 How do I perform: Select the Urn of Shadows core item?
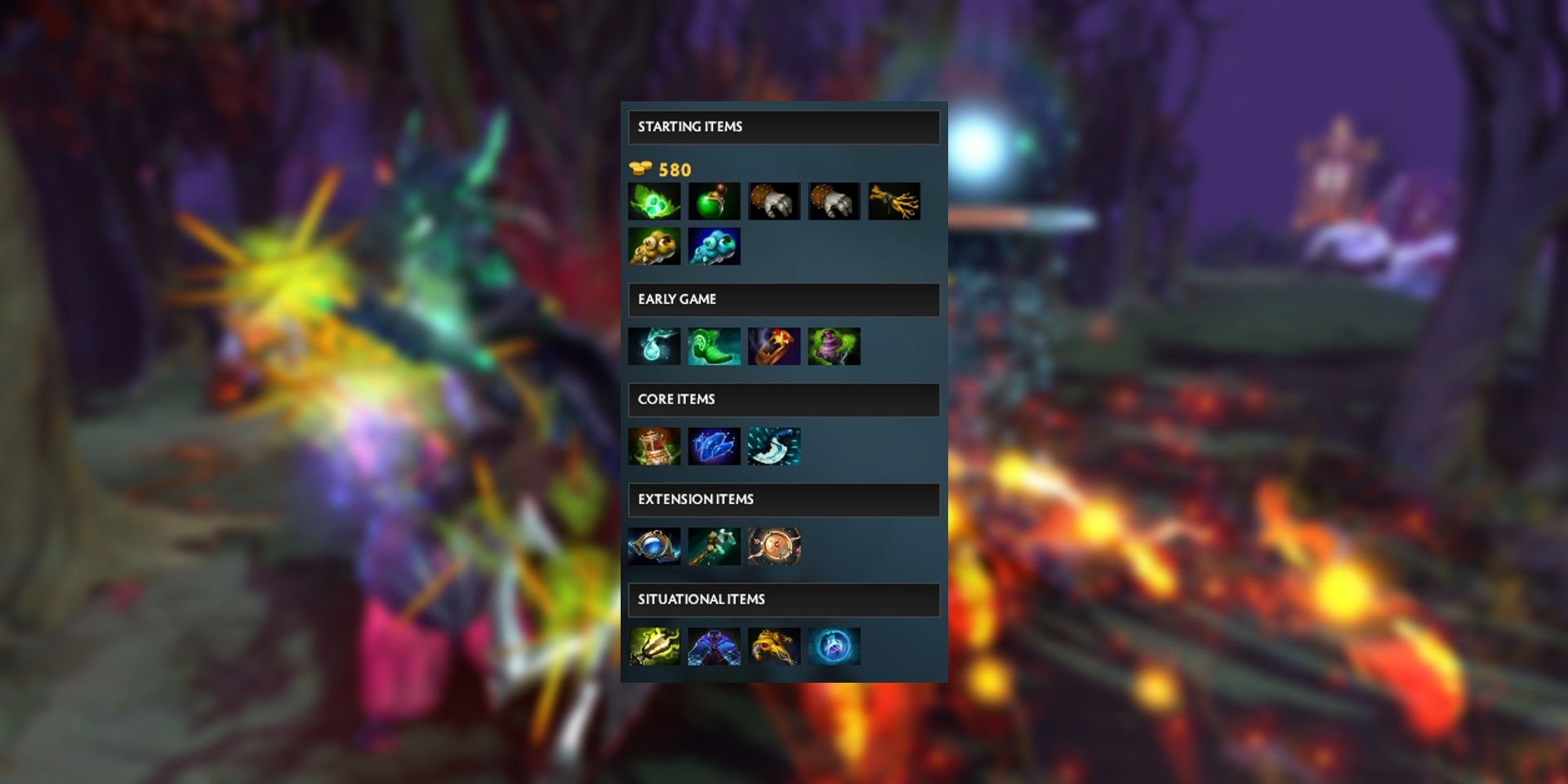[656, 446]
